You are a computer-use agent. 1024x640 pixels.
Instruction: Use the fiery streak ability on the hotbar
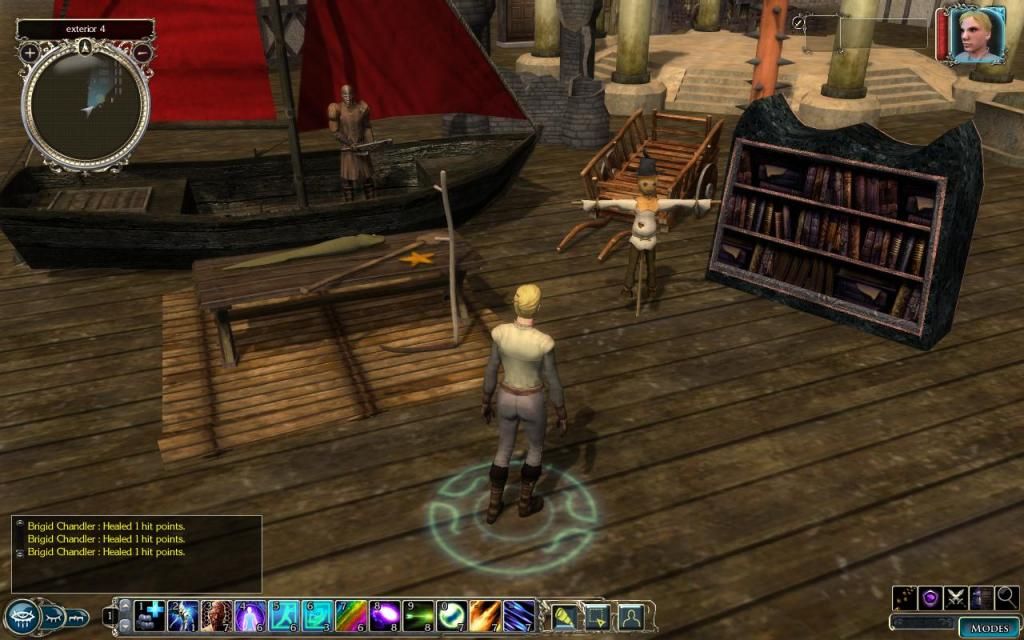pos(487,615)
